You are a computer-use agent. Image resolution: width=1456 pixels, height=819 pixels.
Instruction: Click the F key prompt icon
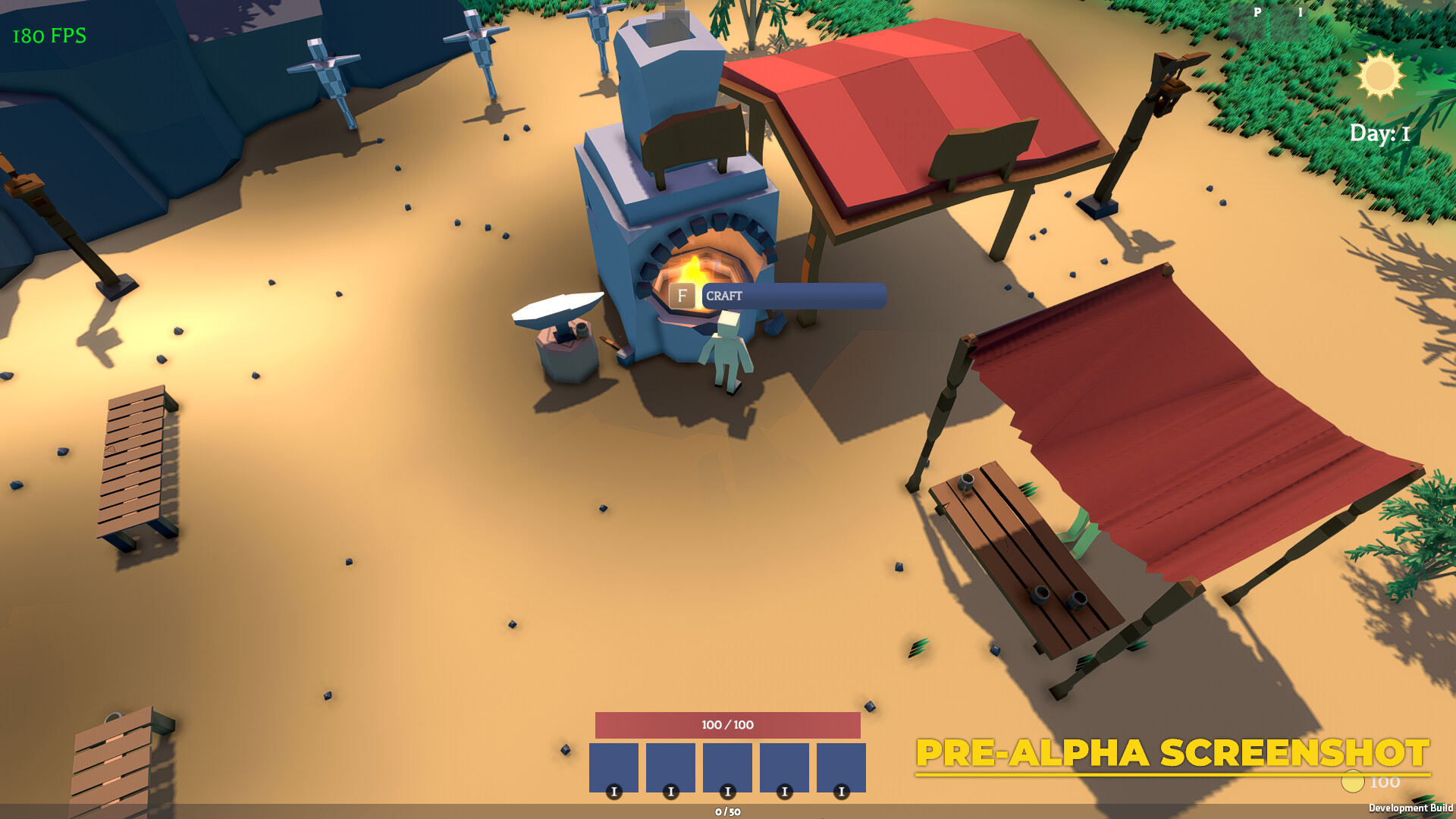(683, 297)
